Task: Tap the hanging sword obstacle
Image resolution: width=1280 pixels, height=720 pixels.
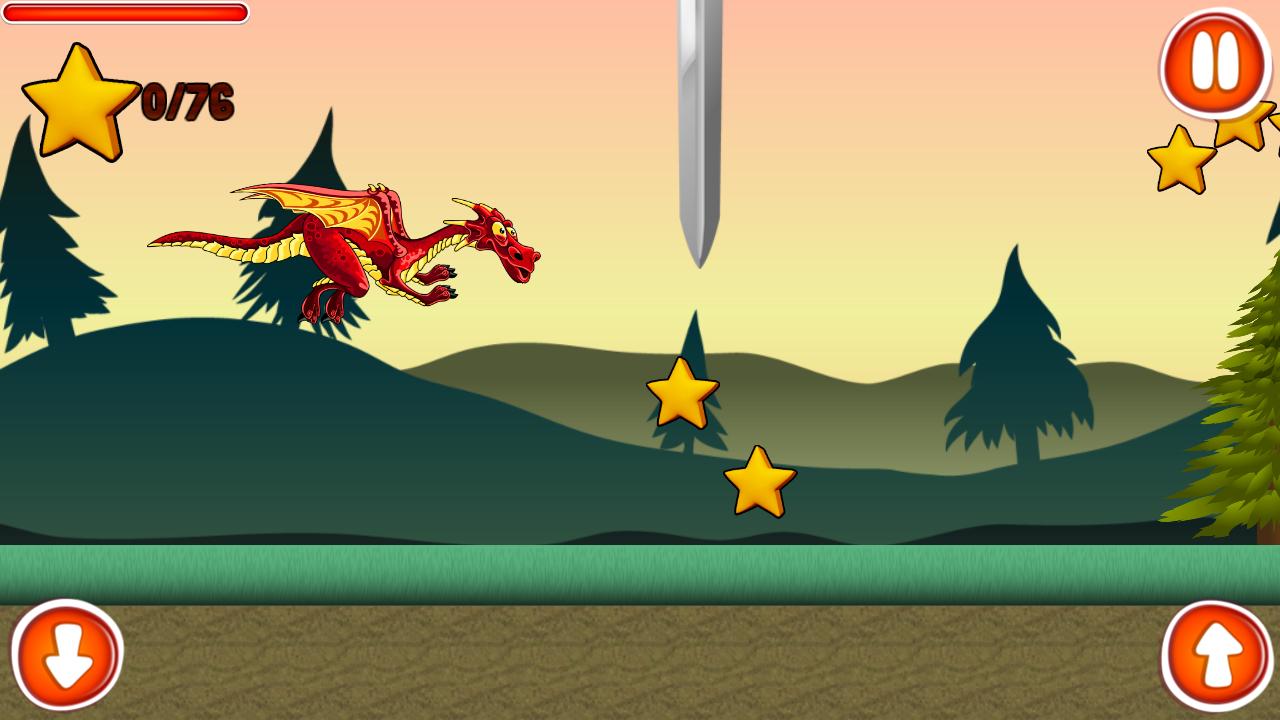Action: coord(698,130)
